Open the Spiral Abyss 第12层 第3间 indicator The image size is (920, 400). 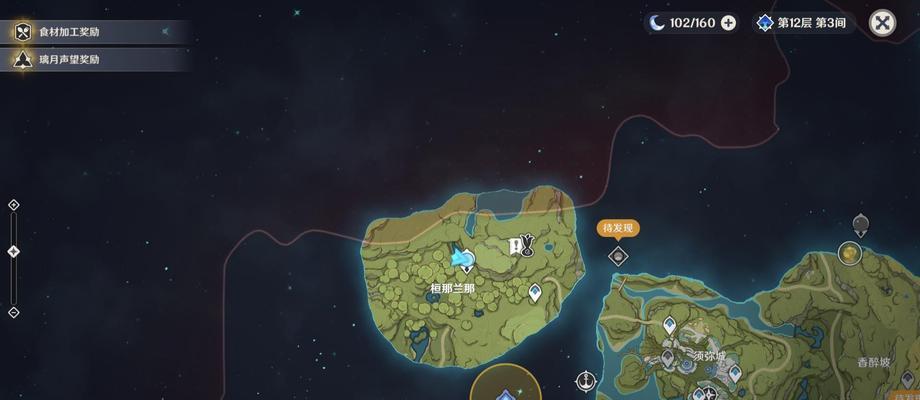pyautogui.click(x=803, y=23)
